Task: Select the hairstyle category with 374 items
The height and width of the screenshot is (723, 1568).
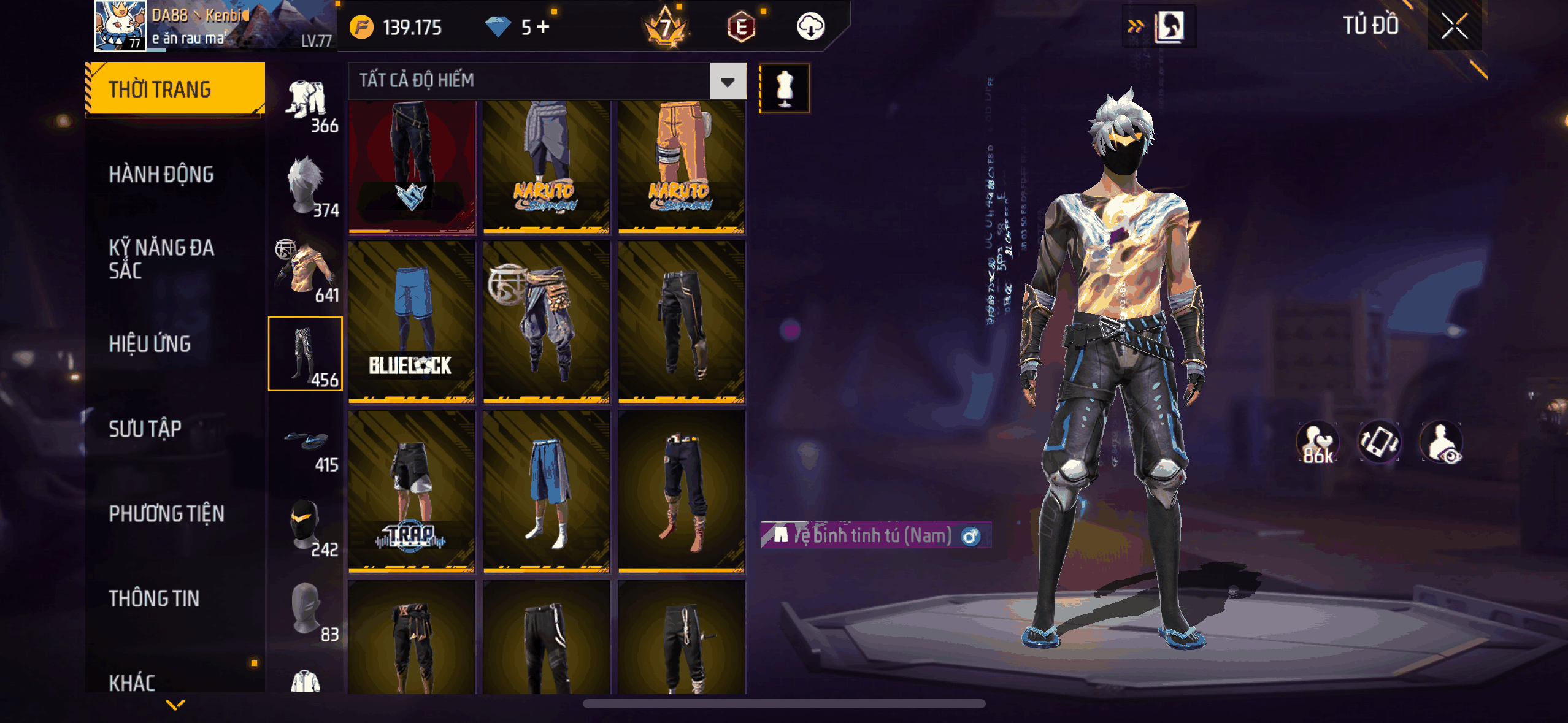Action: click(x=306, y=185)
